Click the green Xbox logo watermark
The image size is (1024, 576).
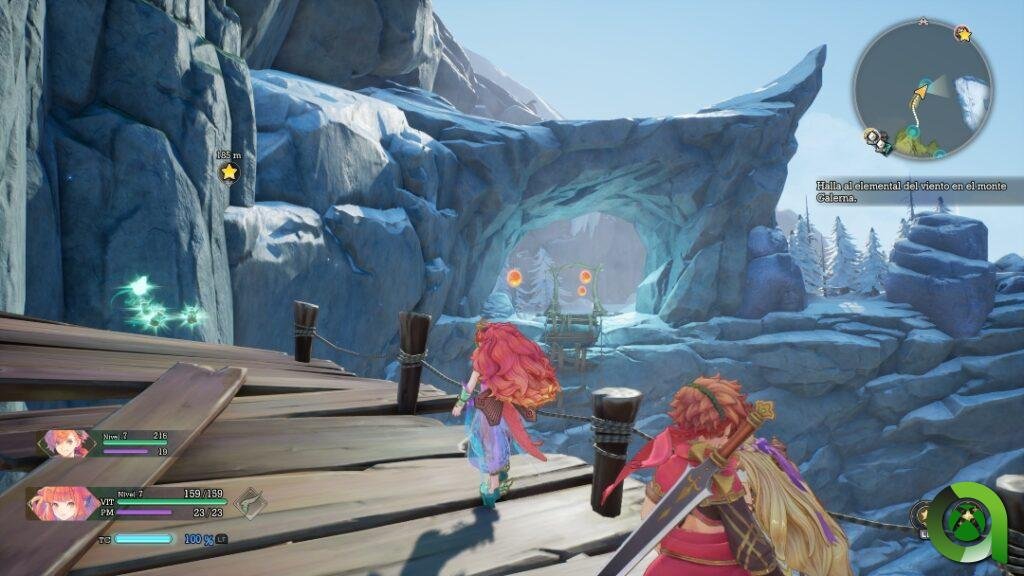coord(963,523)
